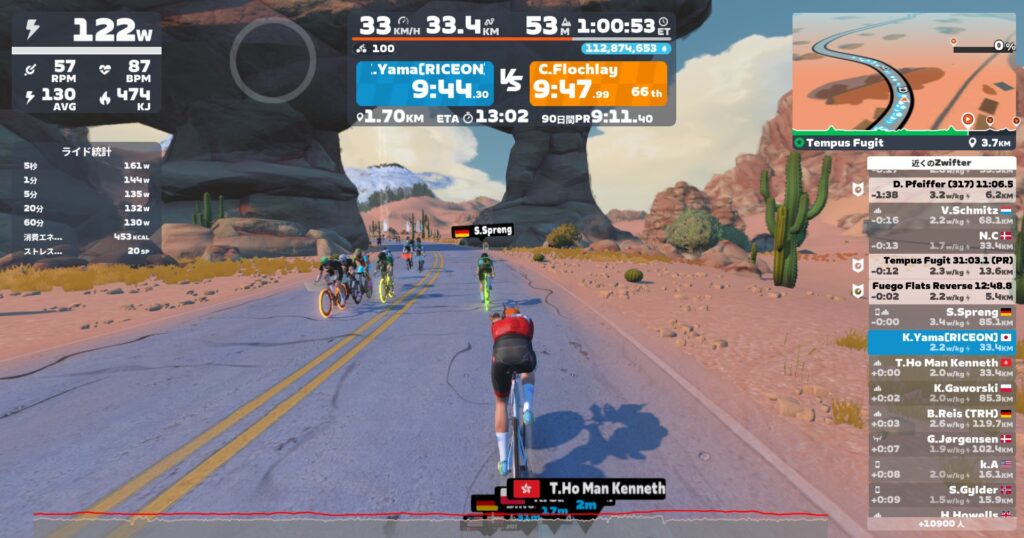Click the orange play marker on elevation profile
The width and height of the screenshot is (1024, 538).
pyautogui.click(x=967, y=119)
